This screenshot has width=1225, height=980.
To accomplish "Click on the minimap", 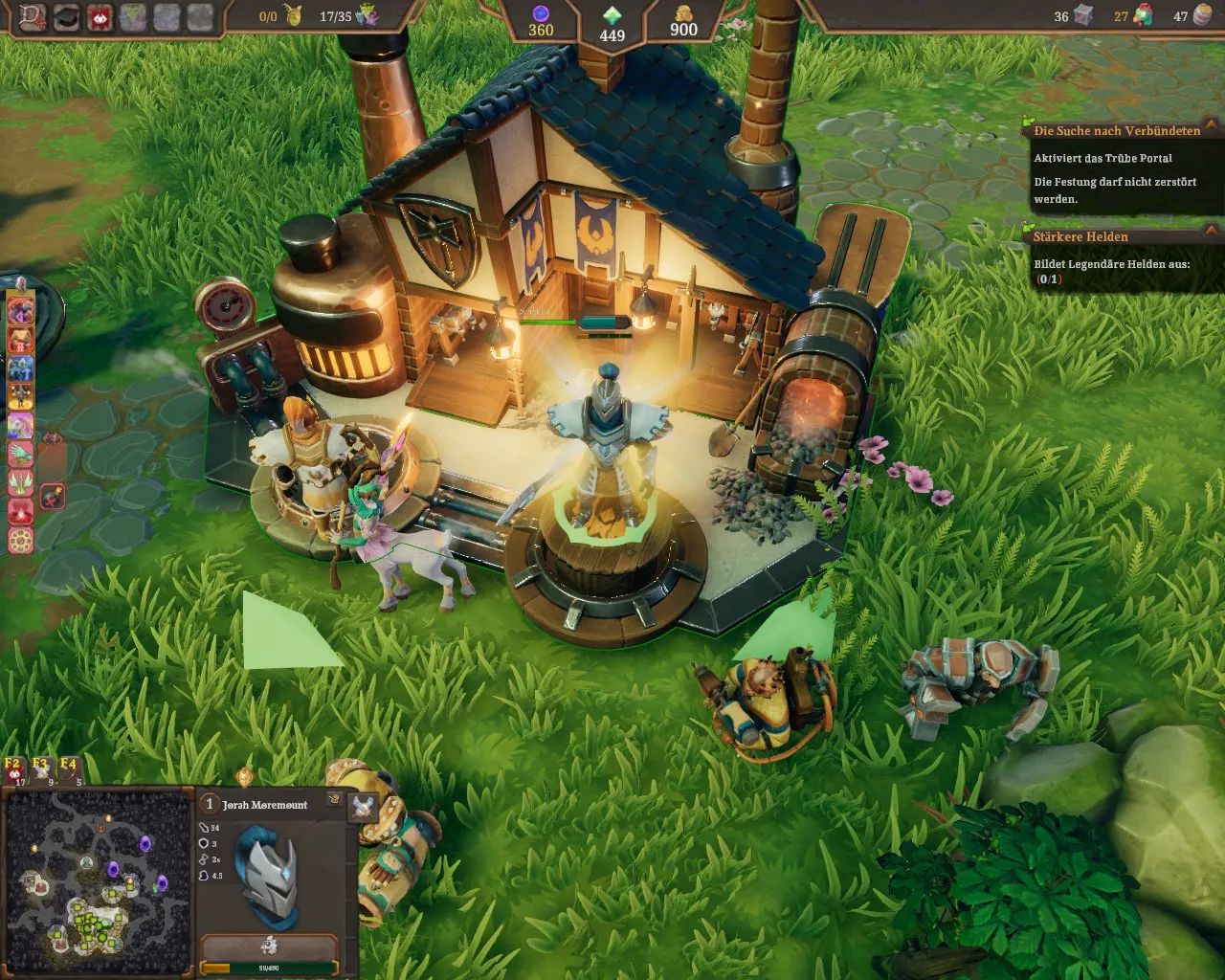I will [96, 880].
